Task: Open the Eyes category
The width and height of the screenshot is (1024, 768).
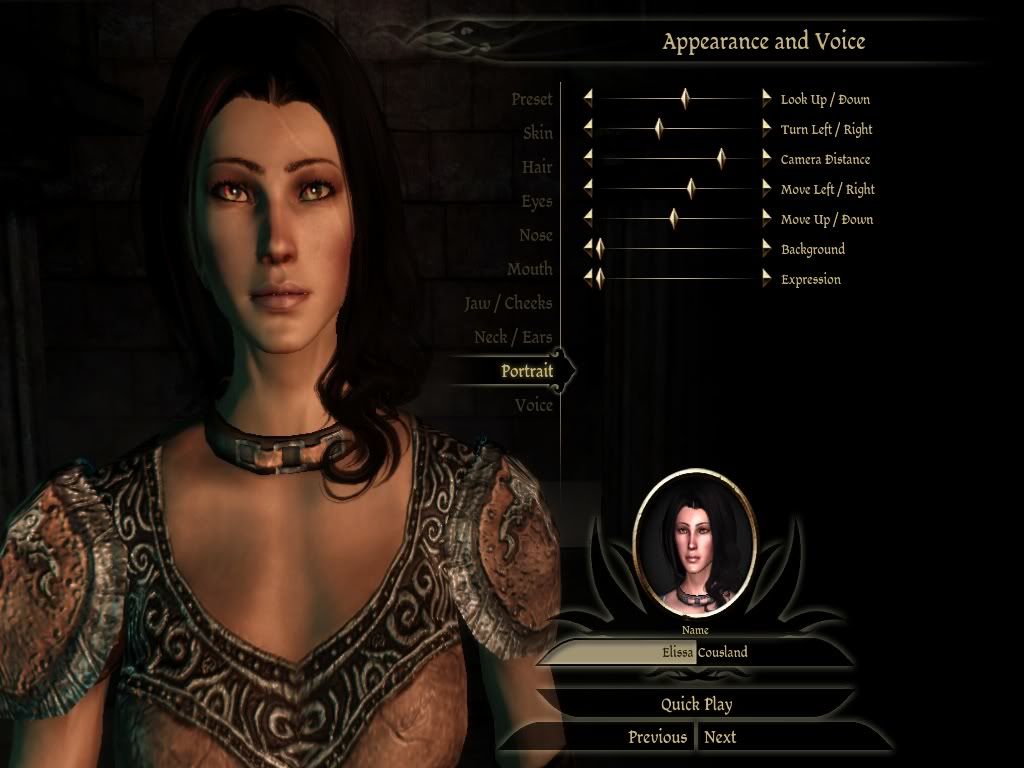Action: click(536, 201)
